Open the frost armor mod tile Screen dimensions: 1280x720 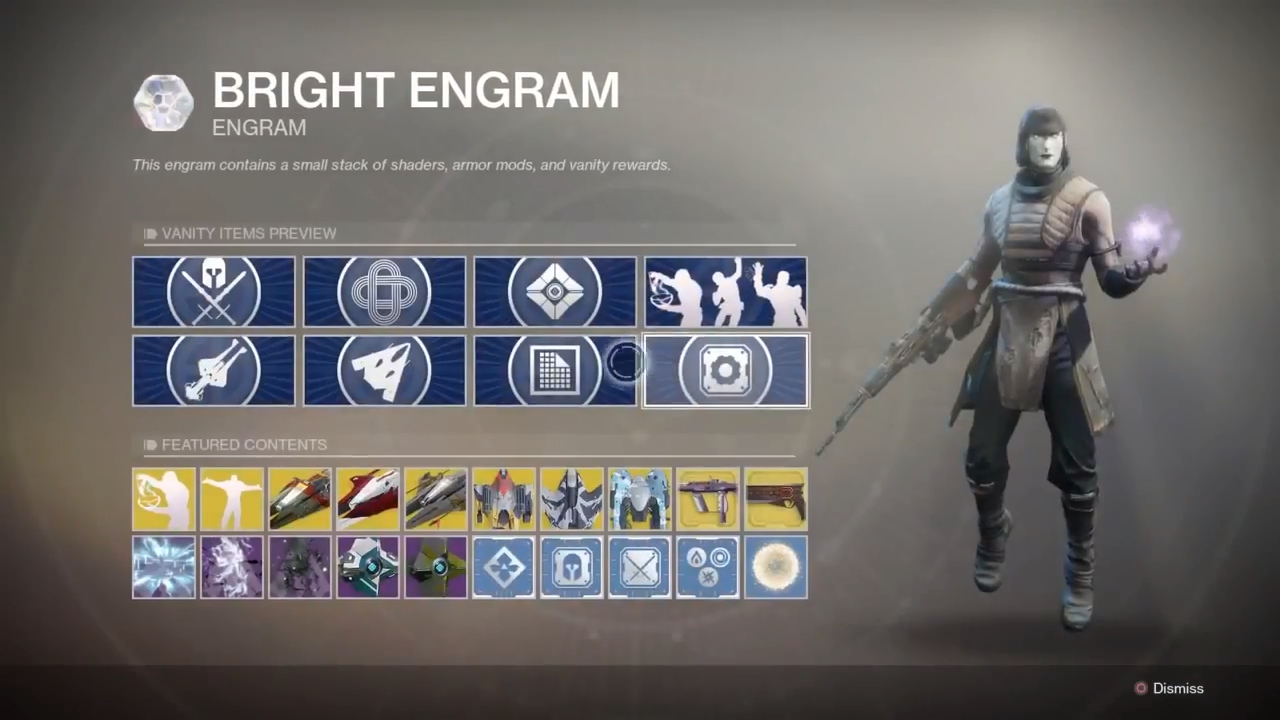tap(164, 567)
